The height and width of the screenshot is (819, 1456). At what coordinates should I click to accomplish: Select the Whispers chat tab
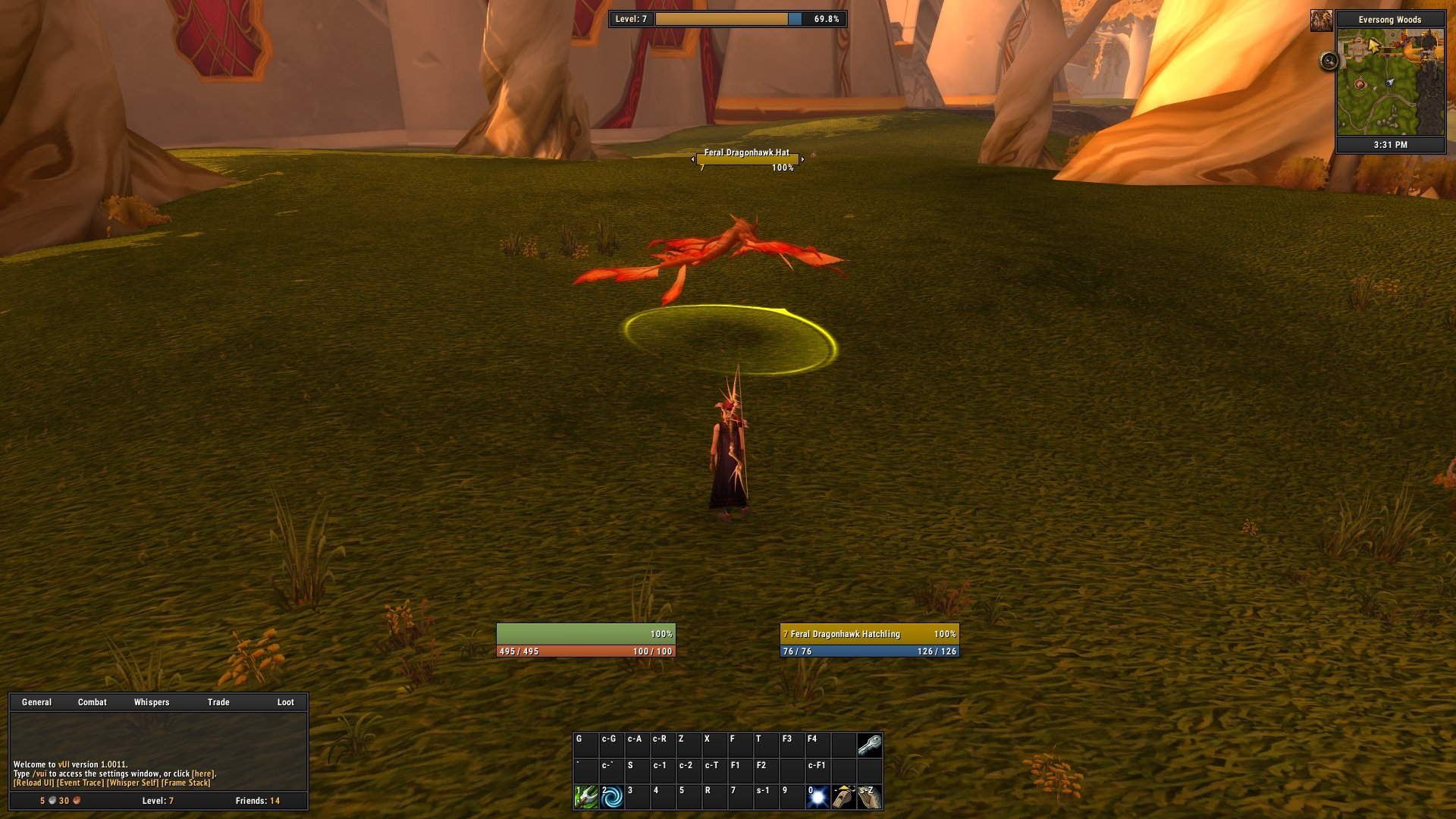[x=152, y=702]
